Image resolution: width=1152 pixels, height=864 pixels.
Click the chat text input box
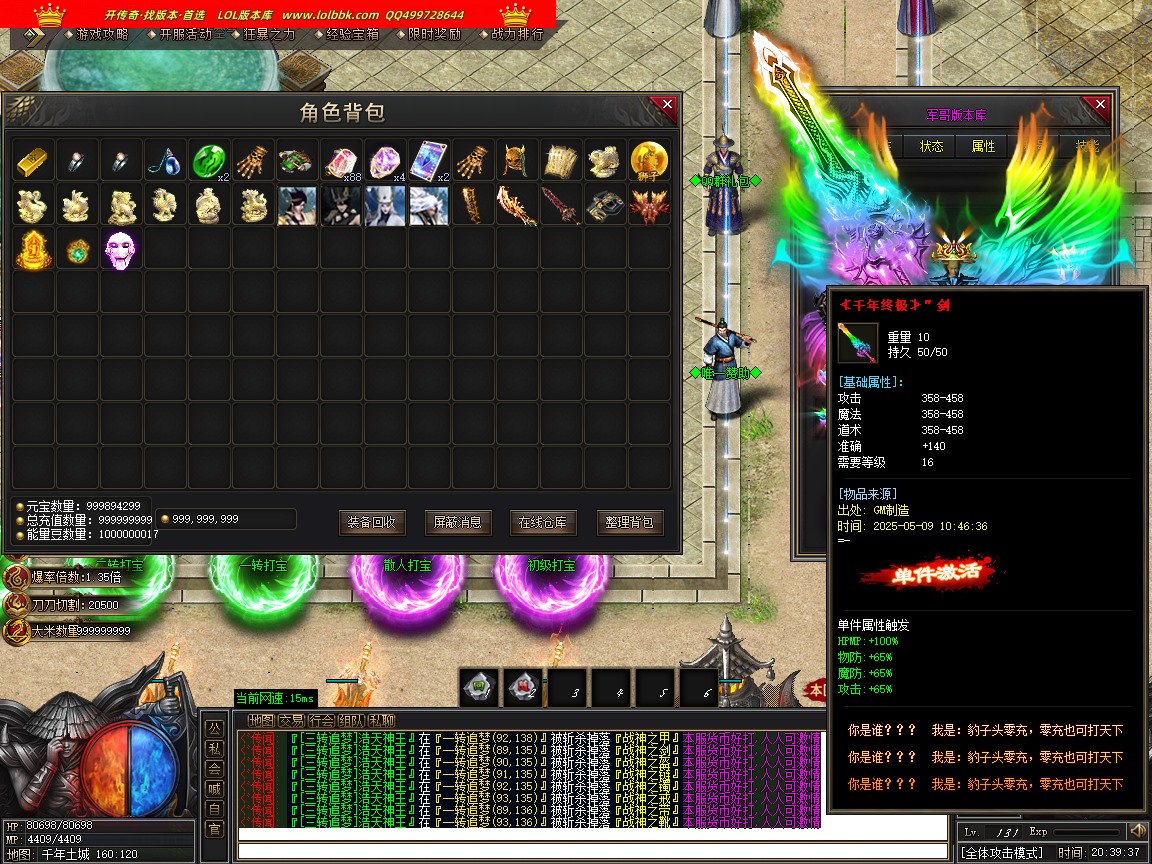pyautogui.click(x=590, y=850)
